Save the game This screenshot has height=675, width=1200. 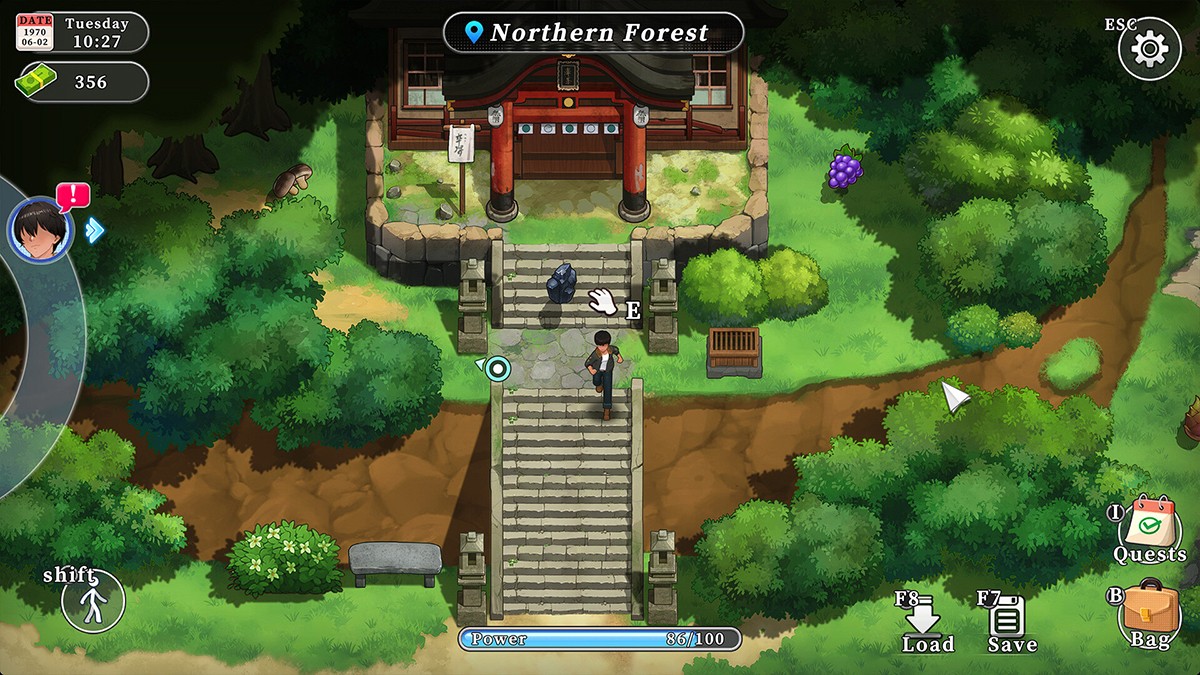coord(1006,624)
